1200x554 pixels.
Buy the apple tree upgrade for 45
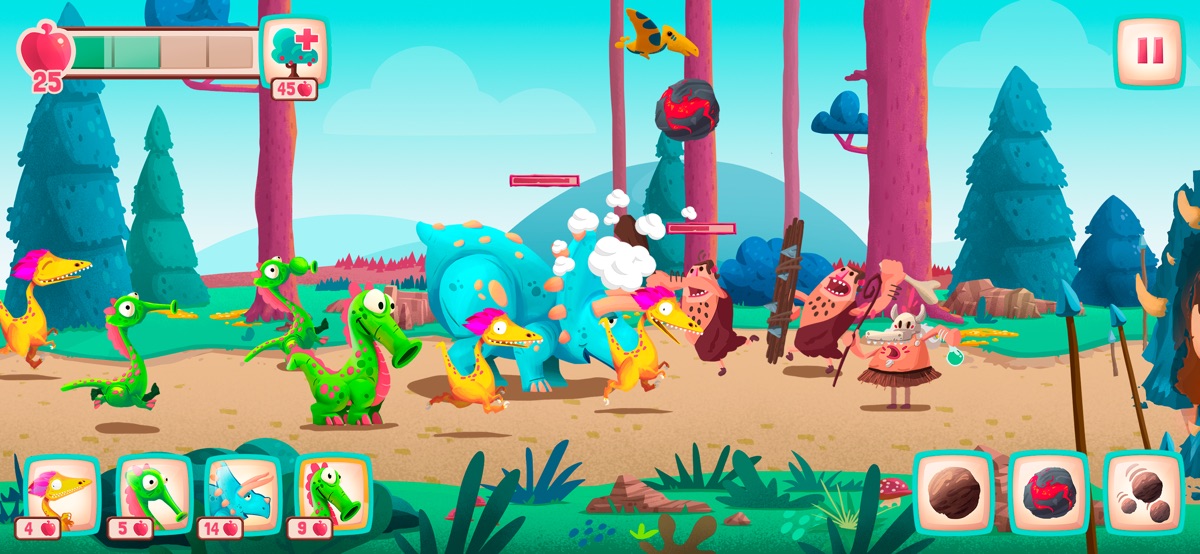point(294,52)
